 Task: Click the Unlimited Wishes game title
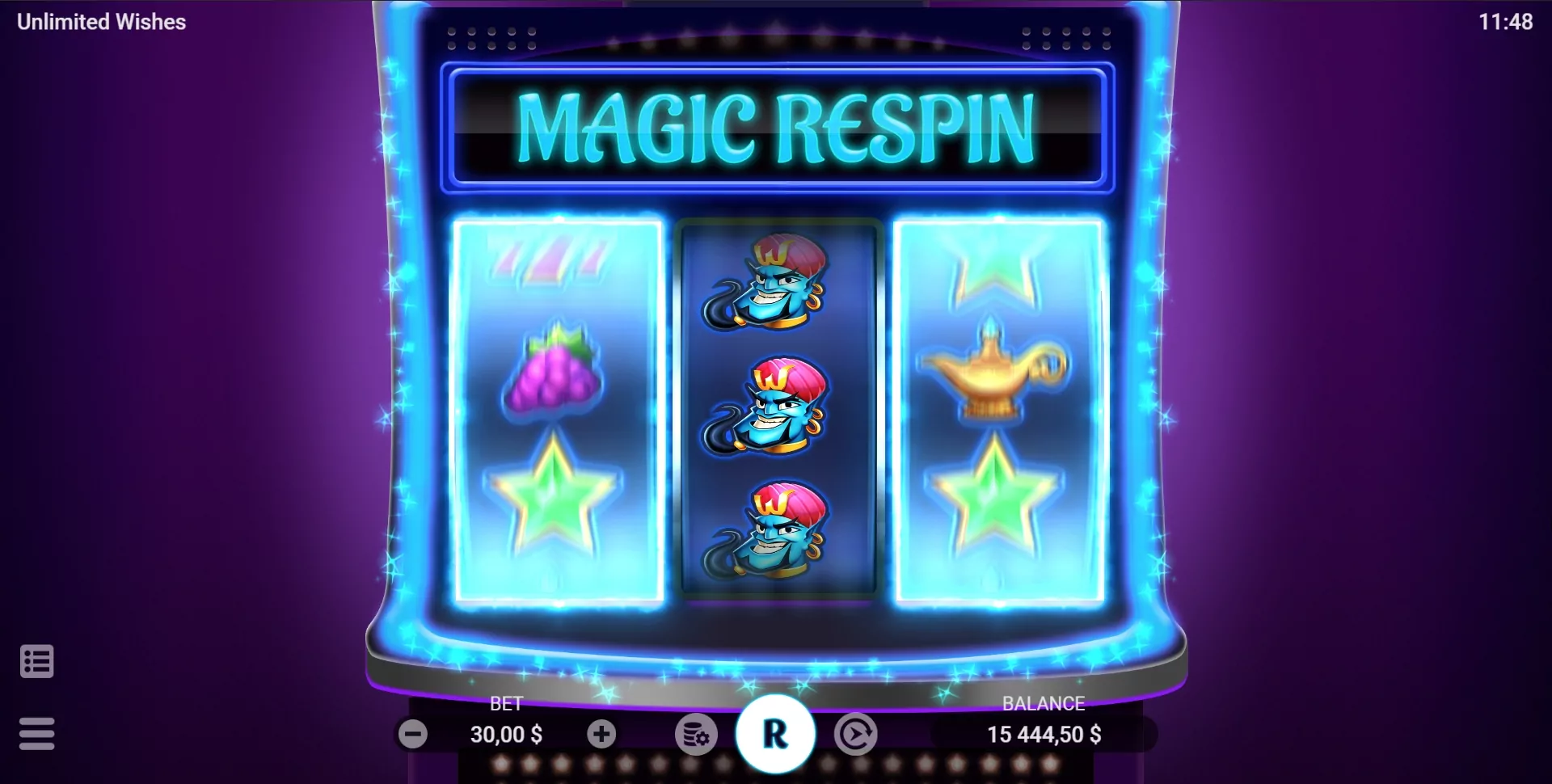[99, 22]
